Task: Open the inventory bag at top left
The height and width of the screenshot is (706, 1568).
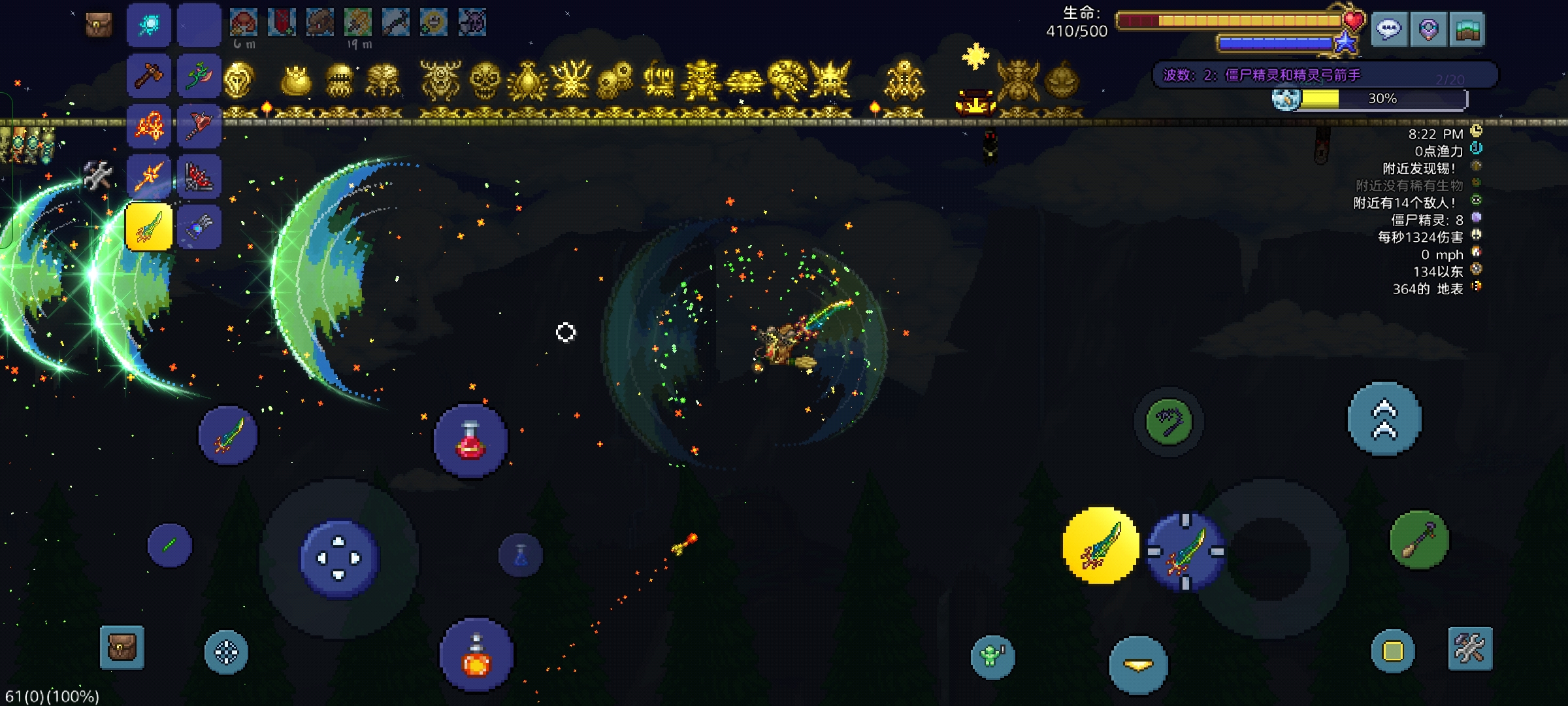Action: (x=99, y=25)
